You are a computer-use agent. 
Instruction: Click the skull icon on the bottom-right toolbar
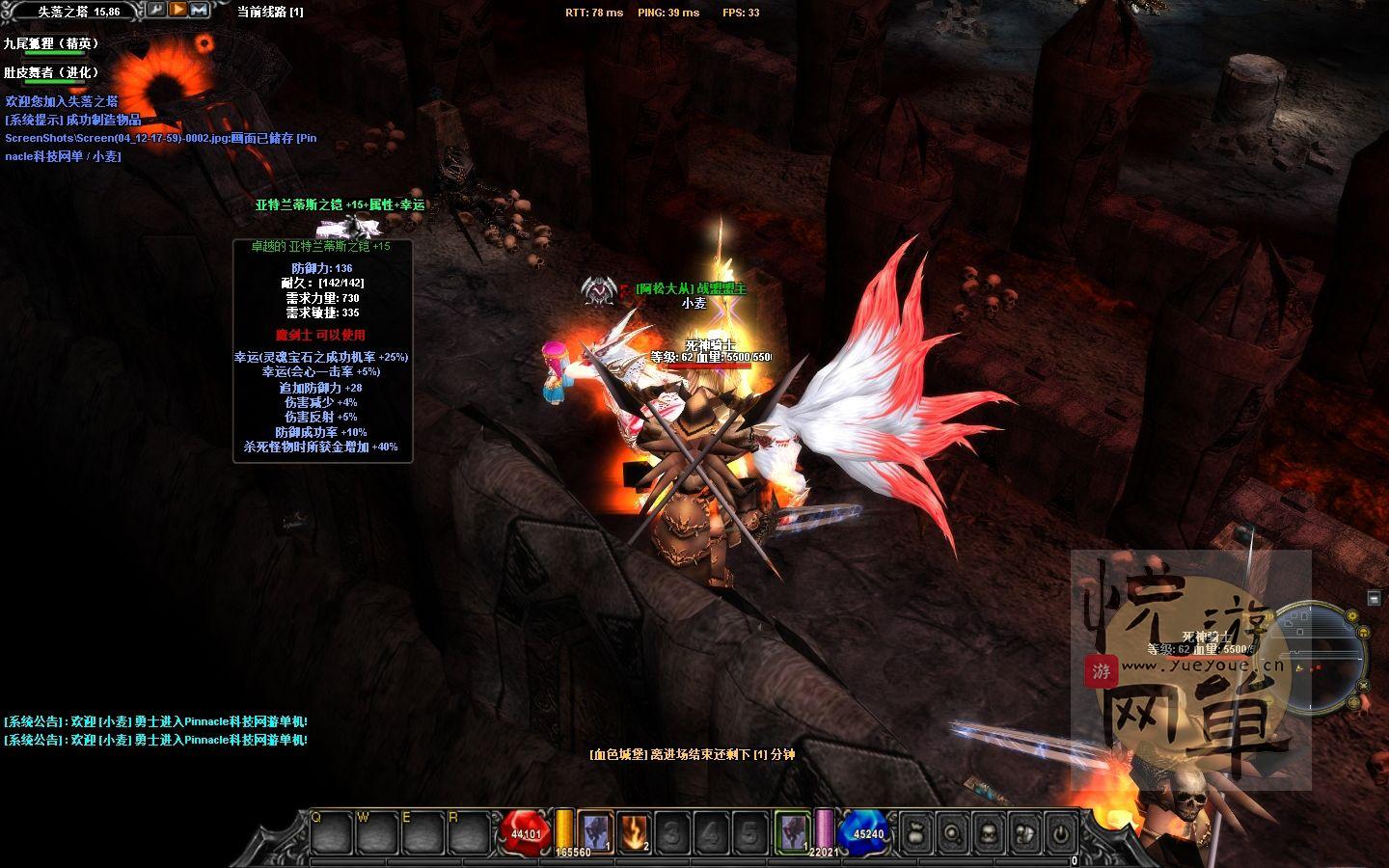(989, 831)
